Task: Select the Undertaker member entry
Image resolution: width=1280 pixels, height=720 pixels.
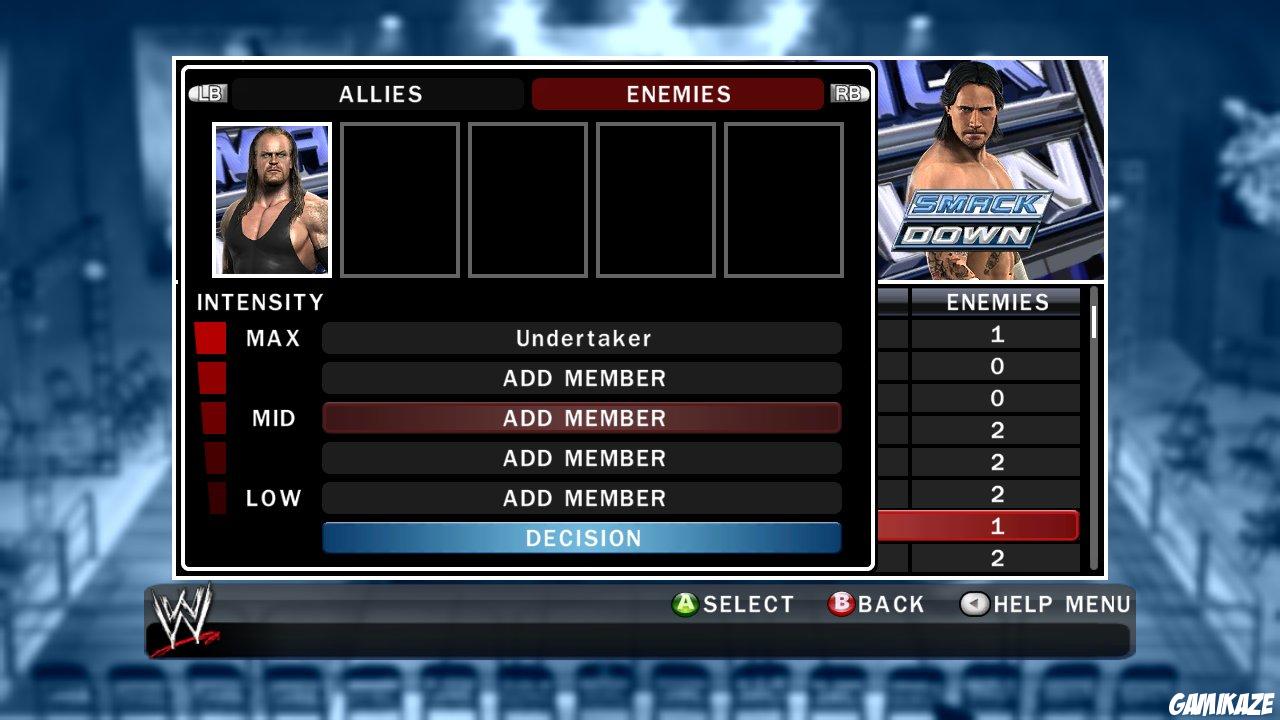Action: coord(582,338)
